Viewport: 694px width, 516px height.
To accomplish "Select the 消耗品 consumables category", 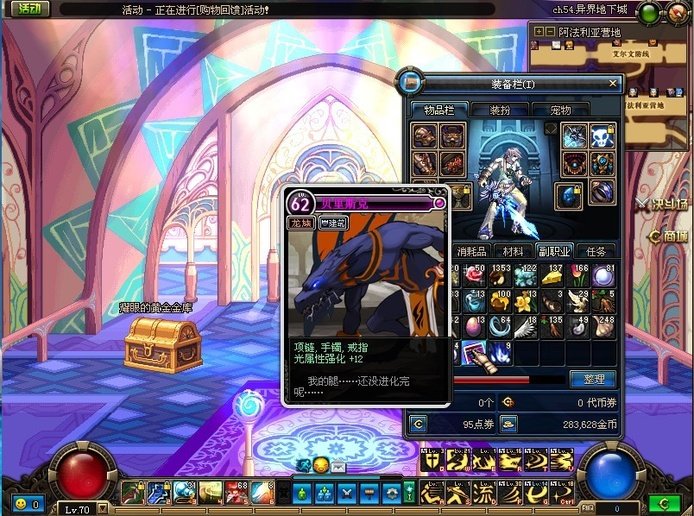I will coord(474,250).
